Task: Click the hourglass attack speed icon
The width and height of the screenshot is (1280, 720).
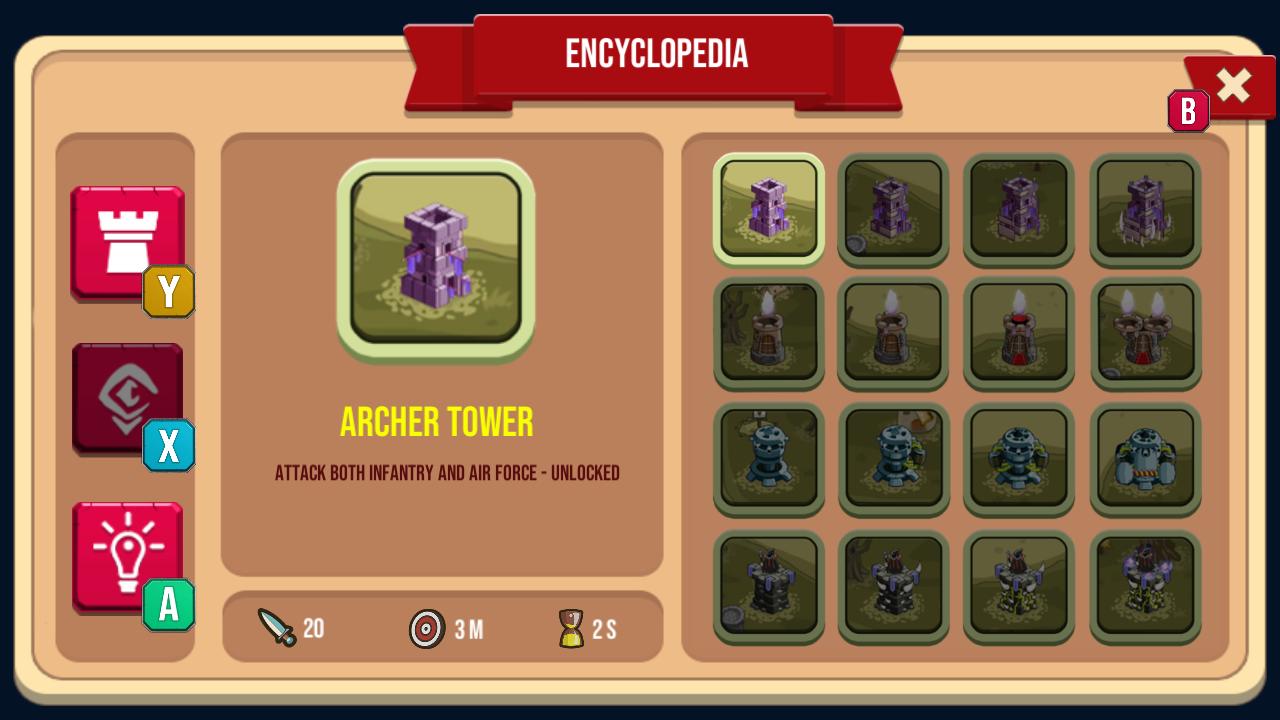Action: (570, 629)
